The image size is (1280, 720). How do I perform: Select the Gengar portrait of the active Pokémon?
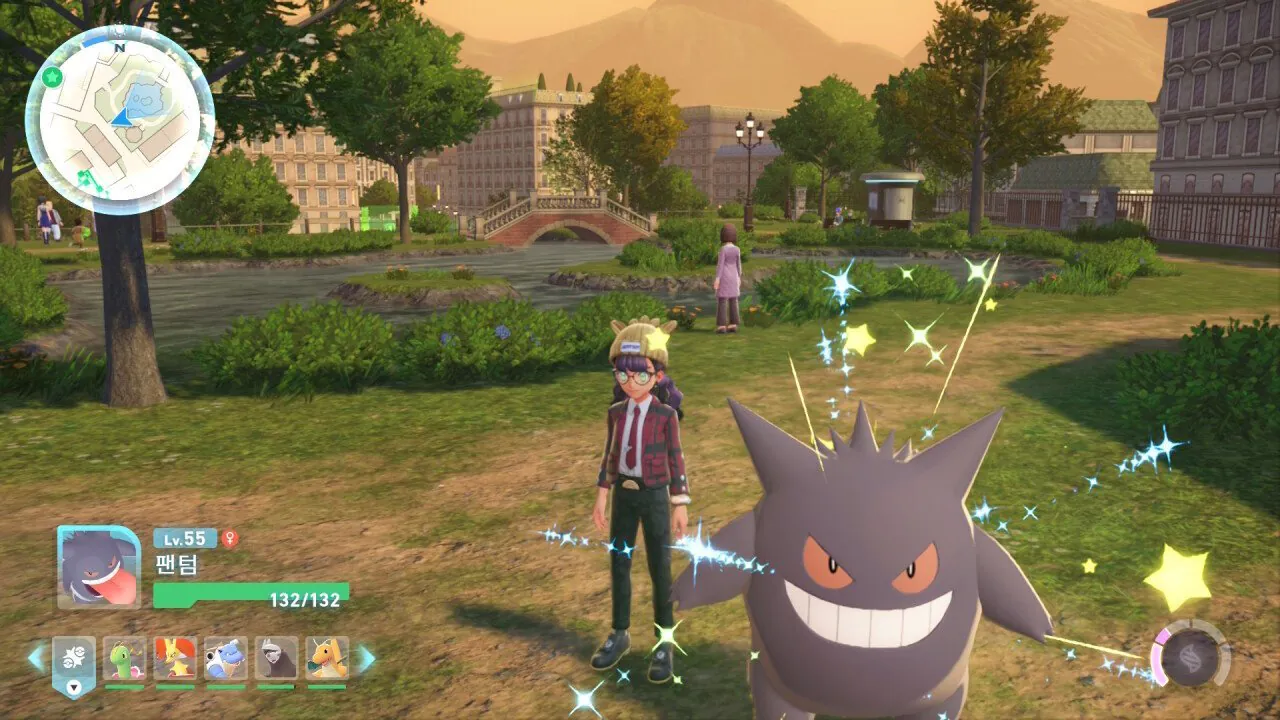(99, 567)
